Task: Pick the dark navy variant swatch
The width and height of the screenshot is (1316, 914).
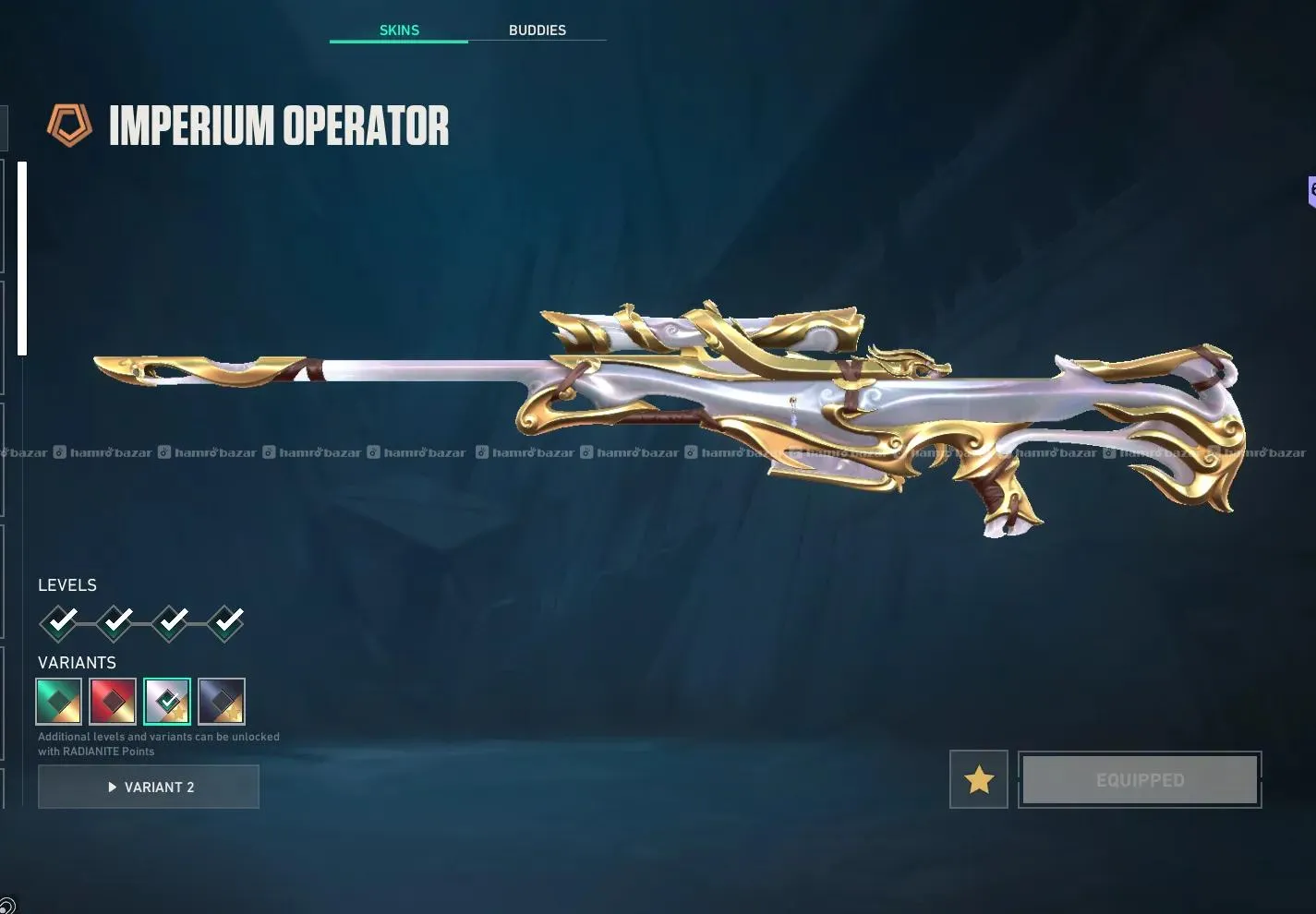Action: pos(222,702)
